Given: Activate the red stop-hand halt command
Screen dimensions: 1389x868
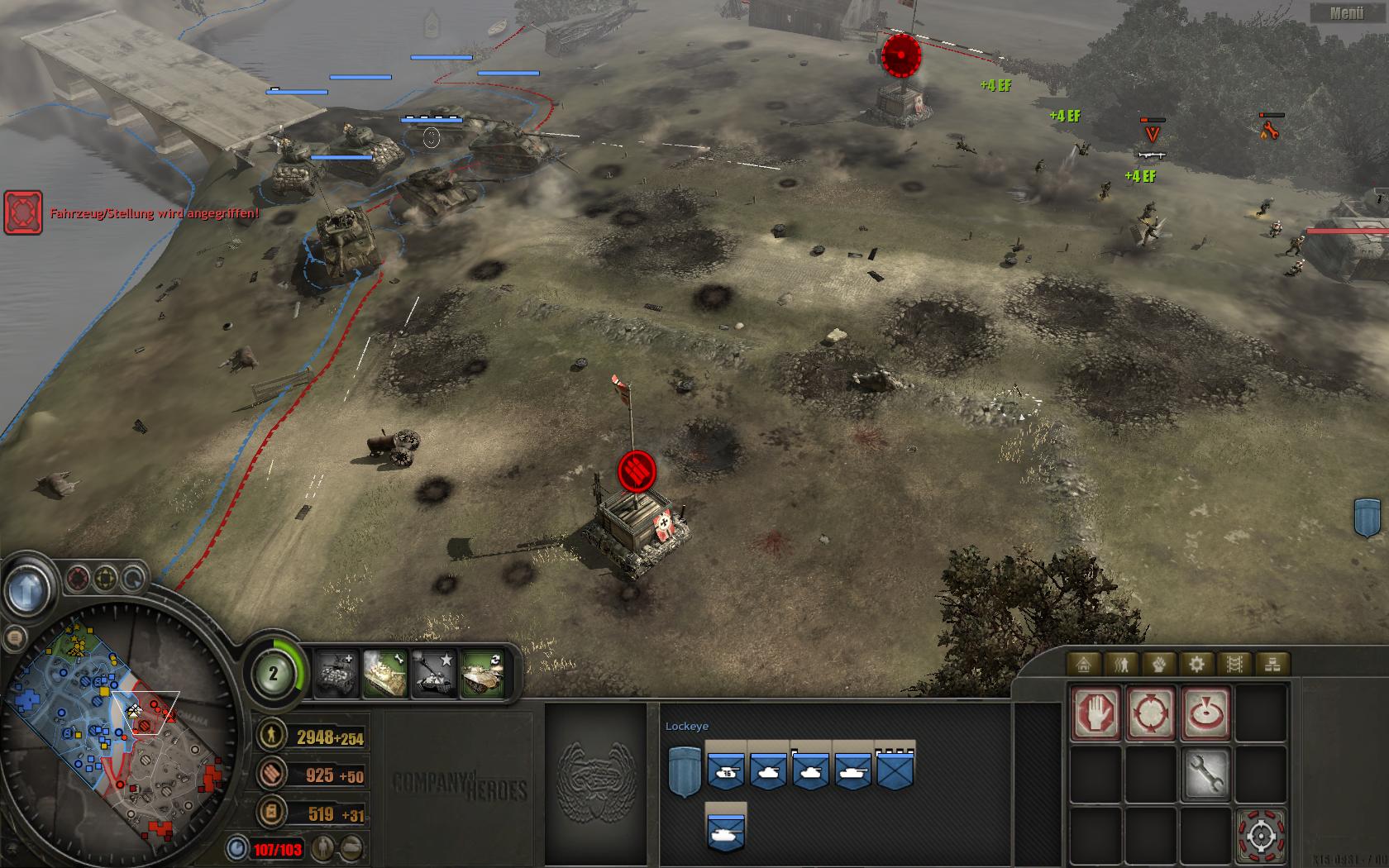Looking at the screenshot, I should (x=1096, y=713).
